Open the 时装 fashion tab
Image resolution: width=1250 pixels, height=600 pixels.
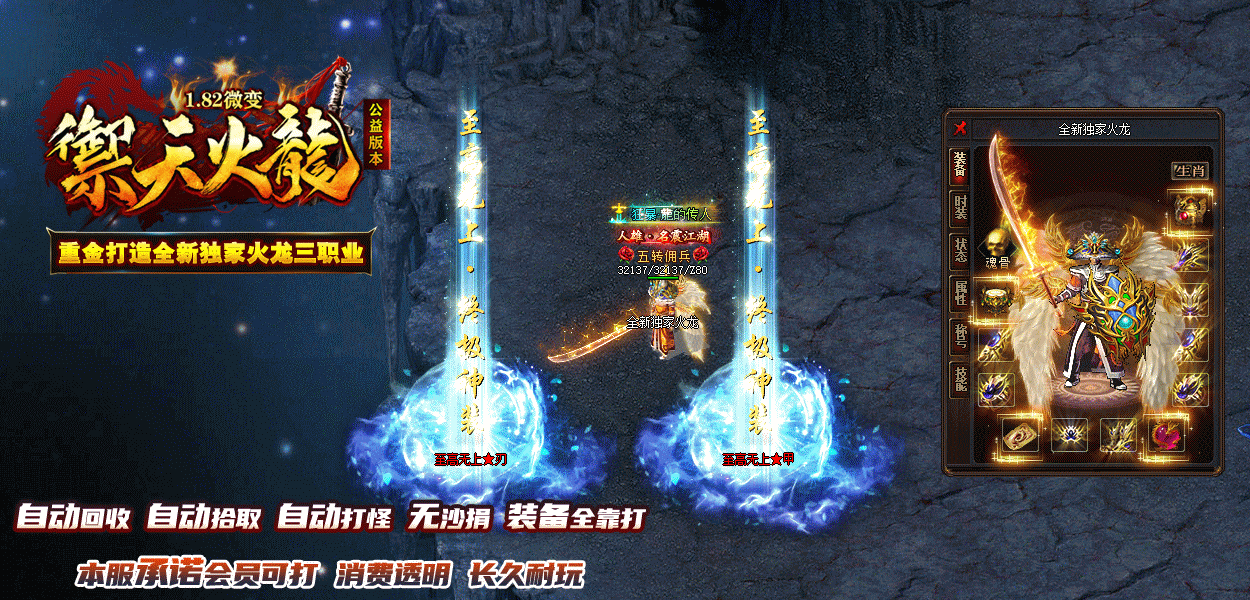pos(960,209)
